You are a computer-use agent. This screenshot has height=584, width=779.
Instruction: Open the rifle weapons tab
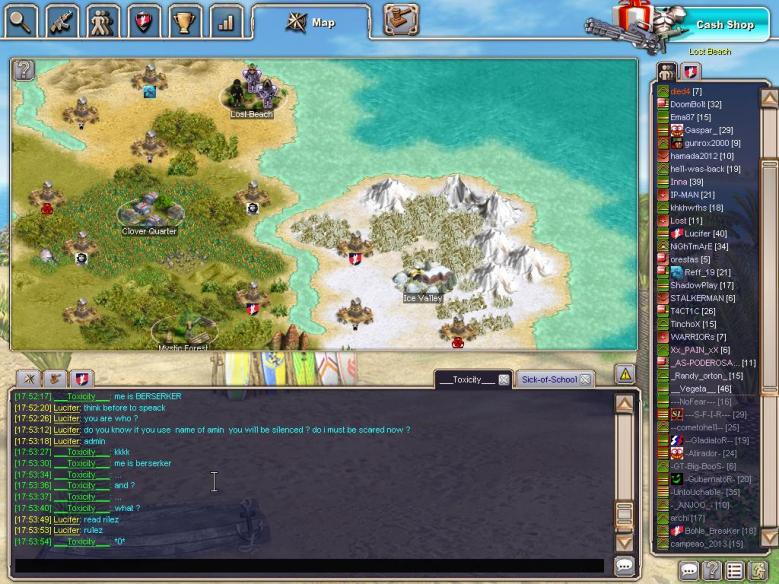pyautogui.click(x=62, y=19)
